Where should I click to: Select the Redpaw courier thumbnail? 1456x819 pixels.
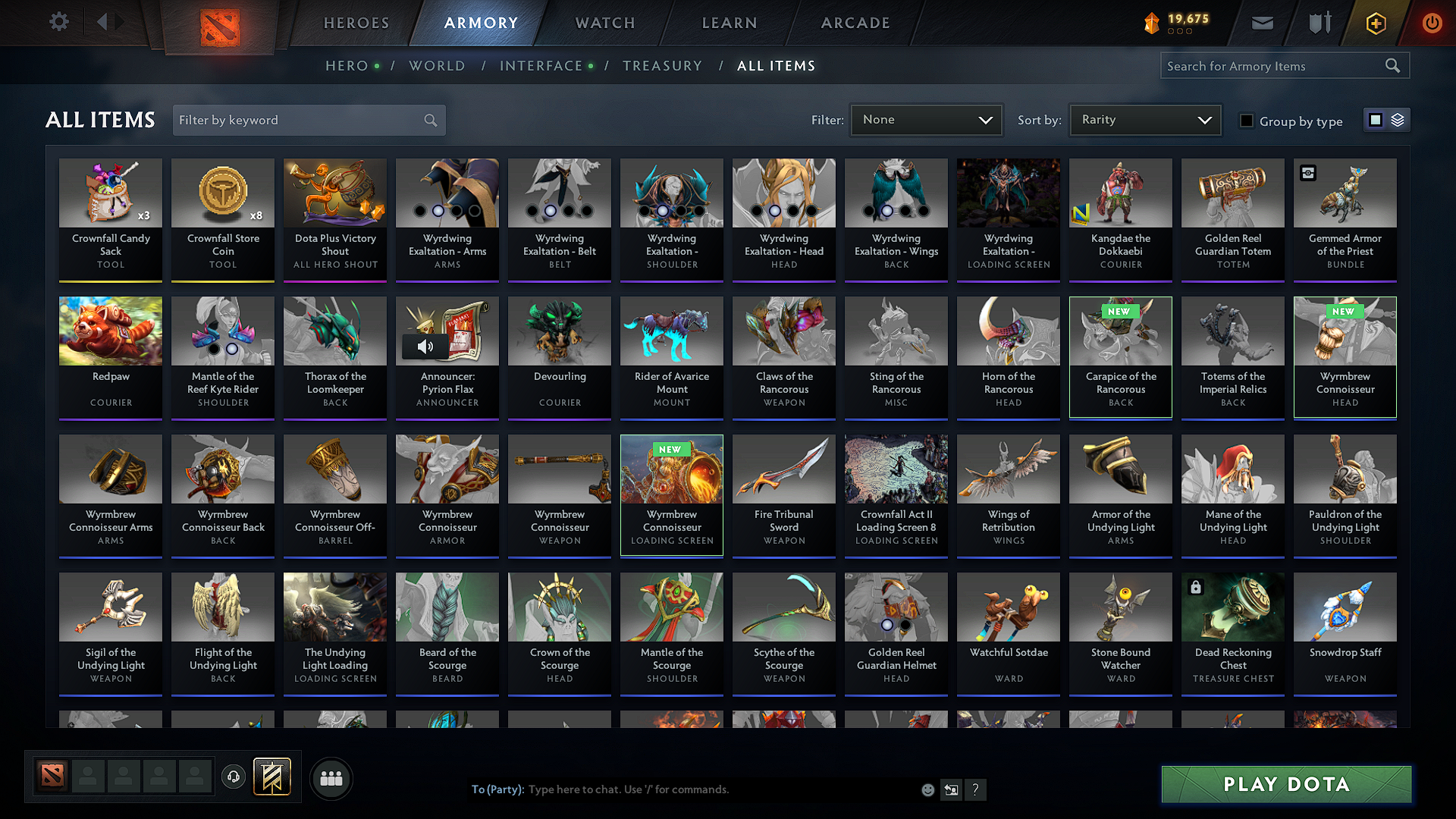point(110,331)
